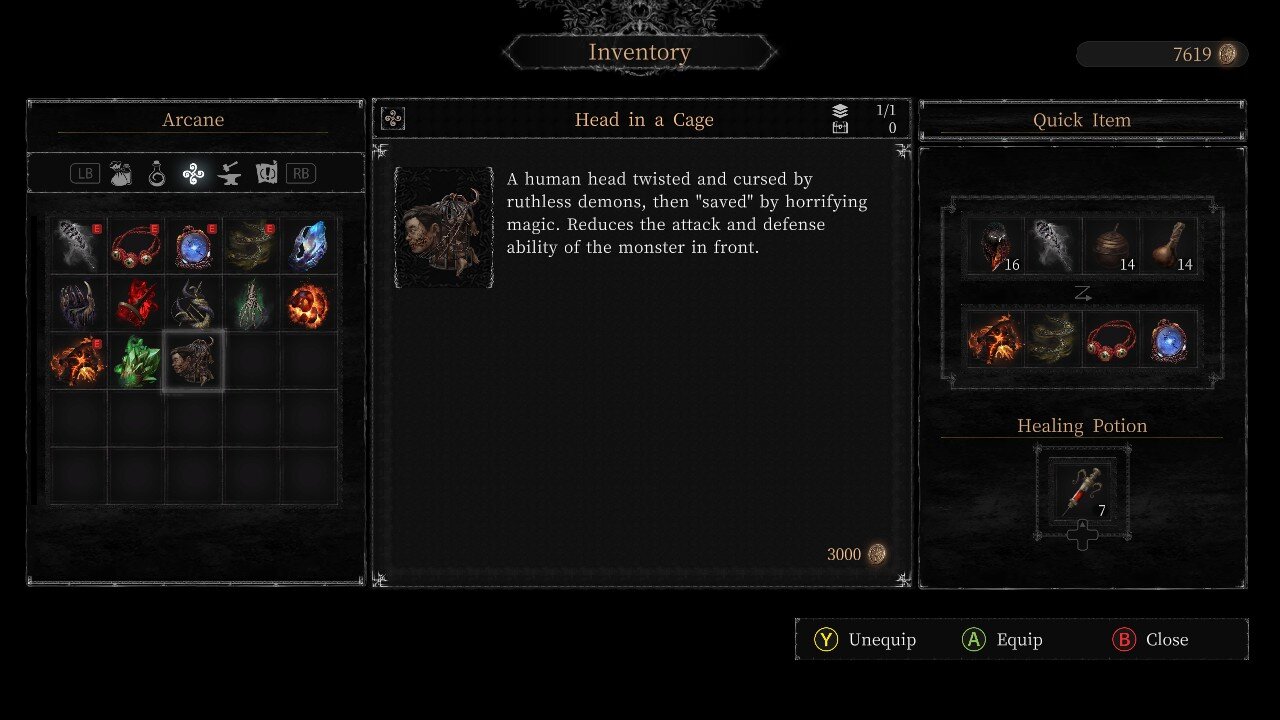Viewport: 1280px width, 720px height.
Task: Choose the Arcane spiral category tab
Action: (193, 173)
